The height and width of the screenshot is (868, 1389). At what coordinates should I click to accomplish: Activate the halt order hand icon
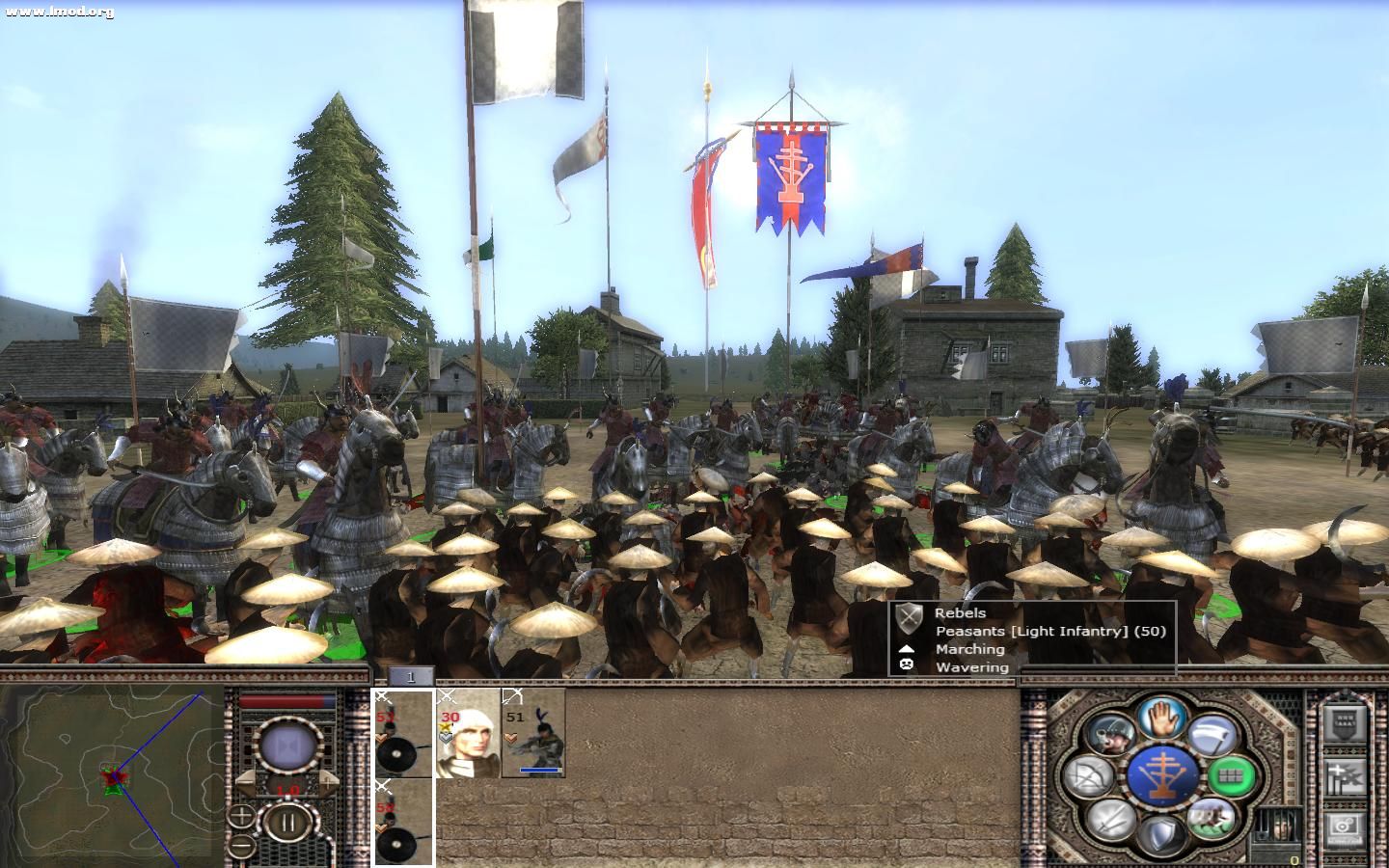(x=1161, y=717)
